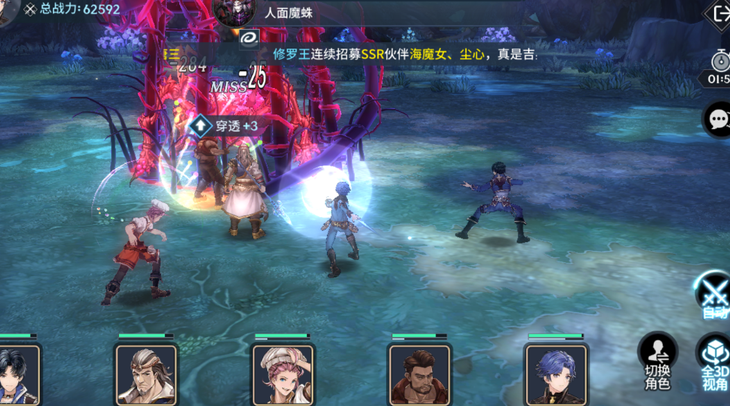Select the dark-haired young man portrait
The image size is (730, 406).
(17, 375)
